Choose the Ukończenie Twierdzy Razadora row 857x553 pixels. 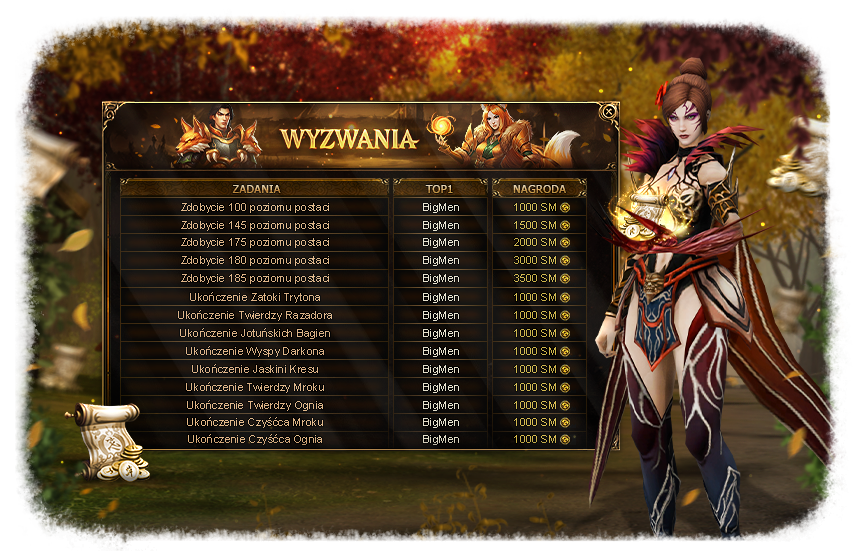[x=255, y=315]
